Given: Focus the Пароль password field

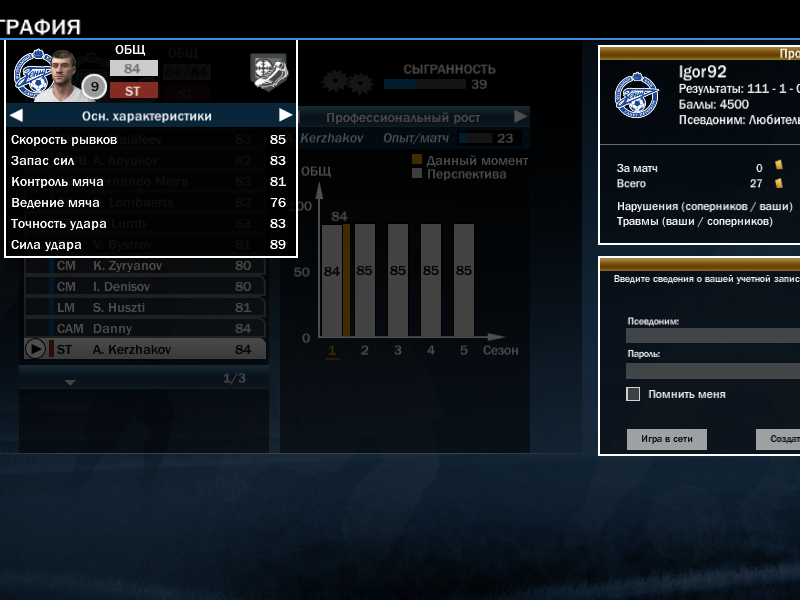Looking at the screenshot, I should click(712, 370).
